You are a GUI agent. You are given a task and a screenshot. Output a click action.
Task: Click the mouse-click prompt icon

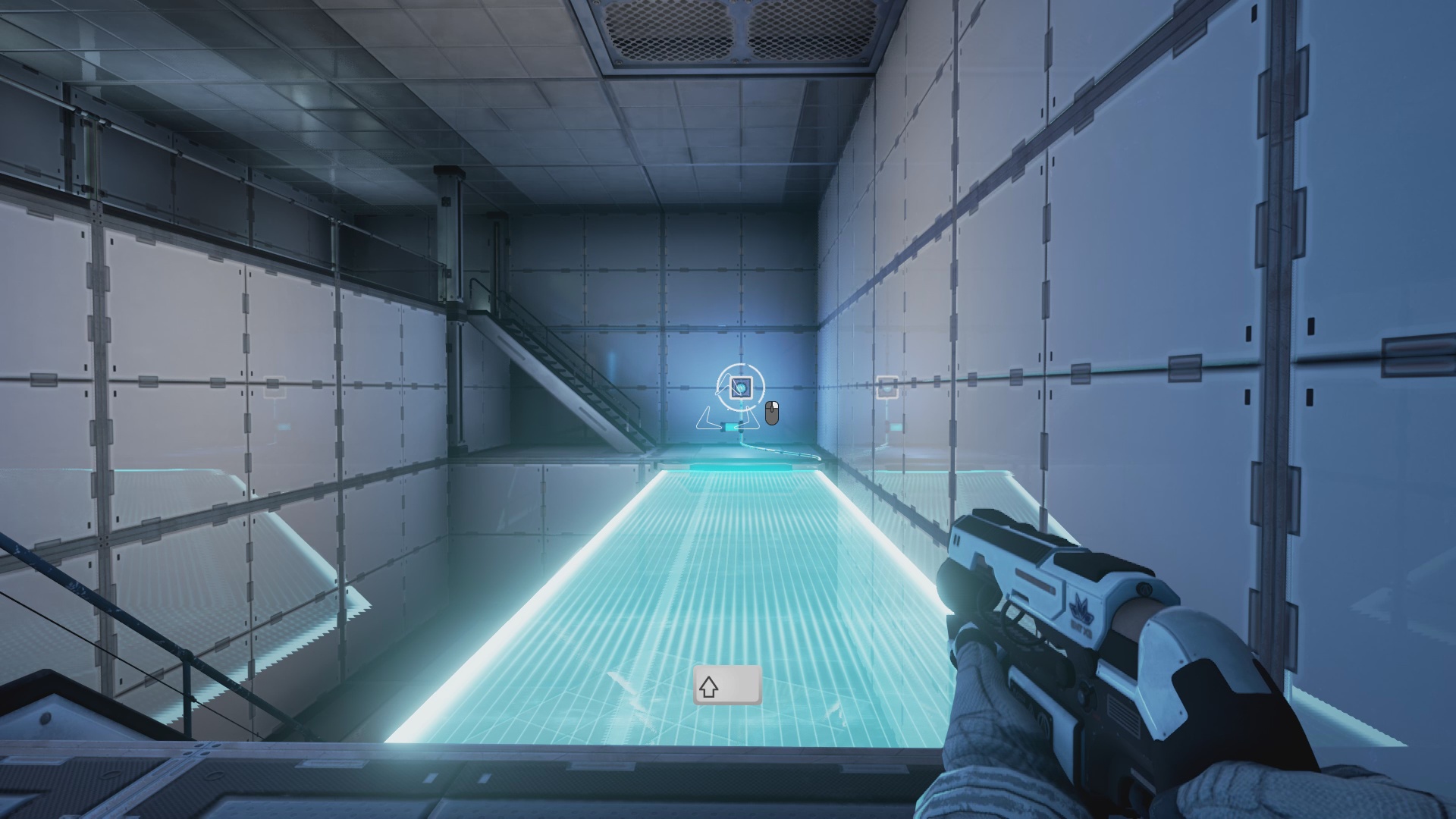point(772,413)
